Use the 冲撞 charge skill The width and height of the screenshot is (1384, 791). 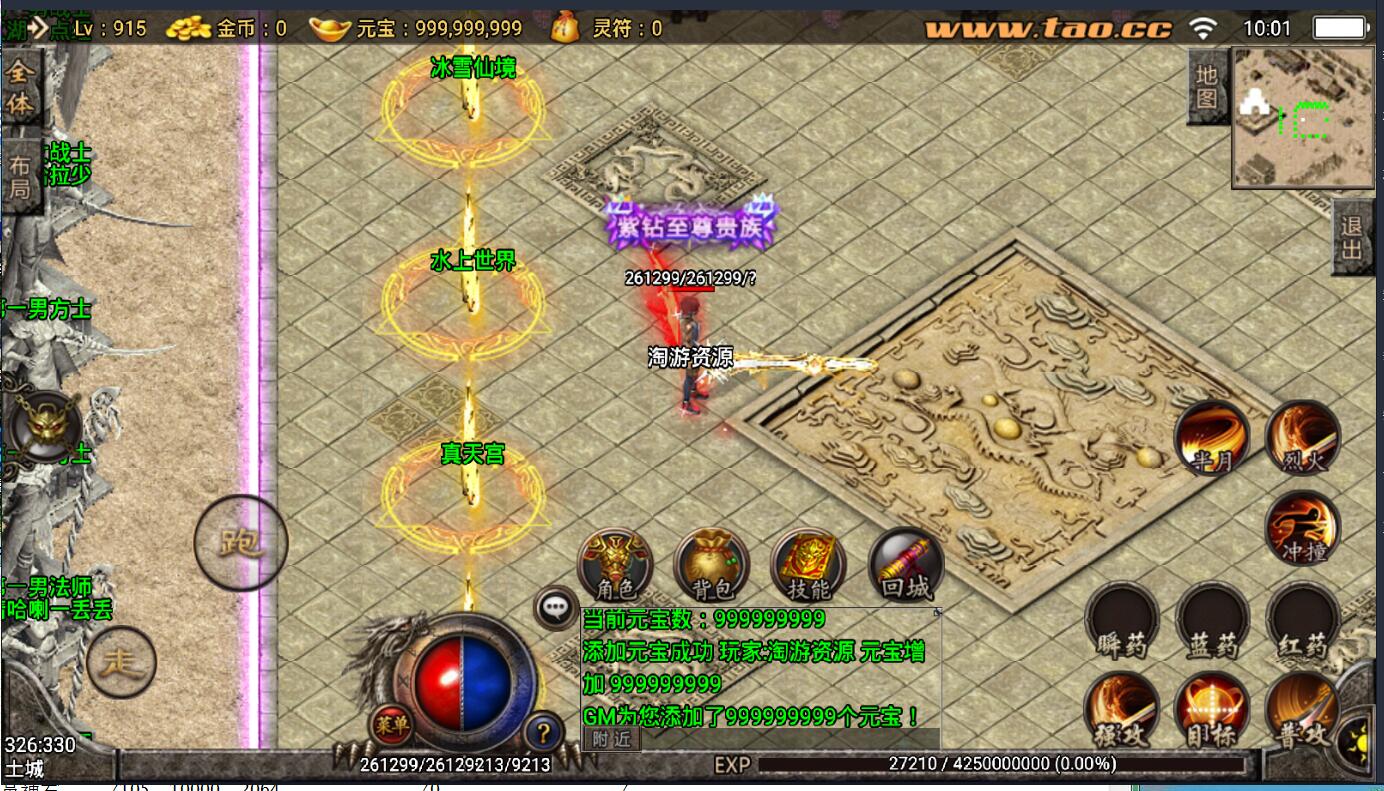[x=1303, y=527]
